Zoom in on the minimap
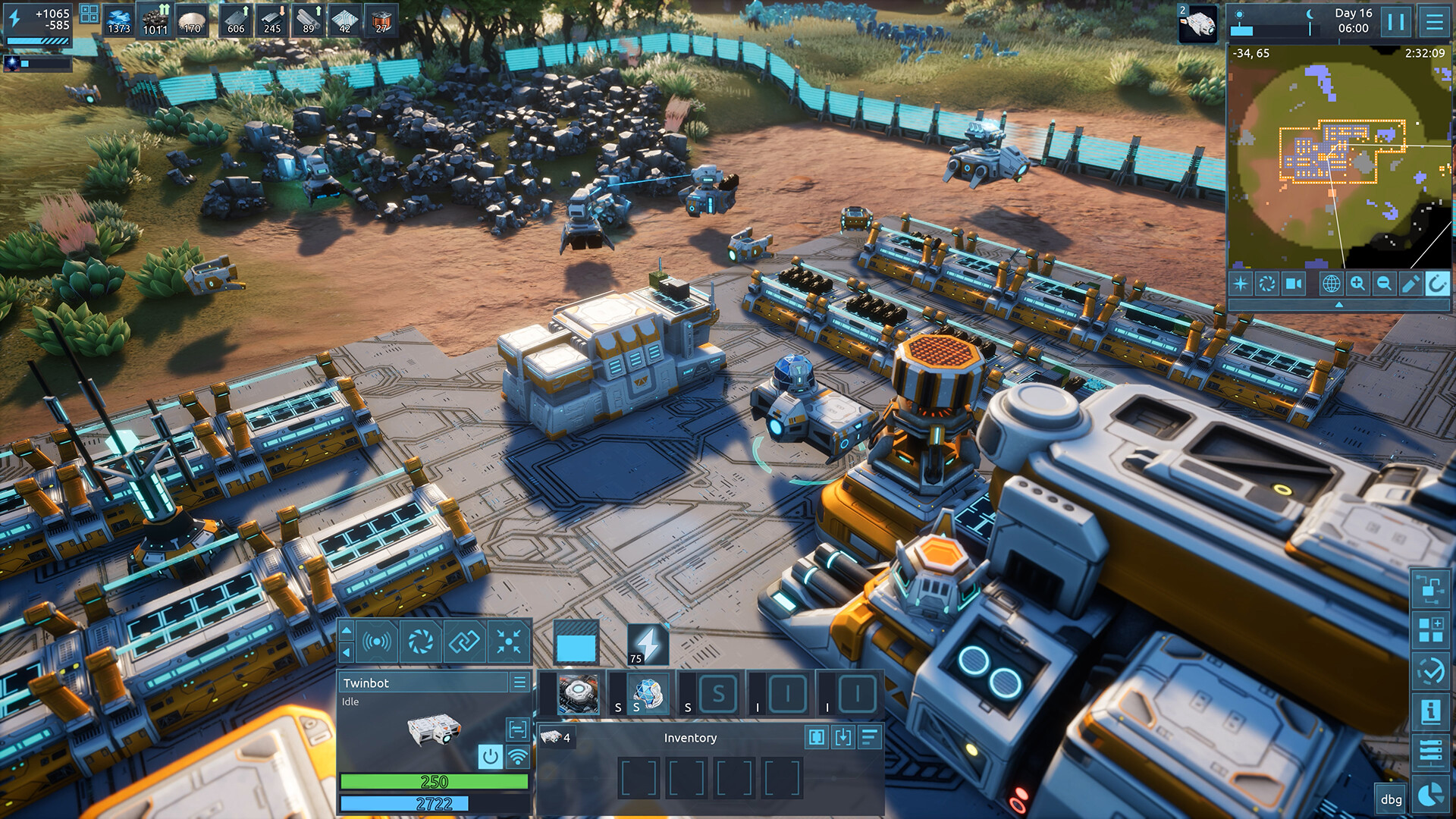 pos(1357,284)
